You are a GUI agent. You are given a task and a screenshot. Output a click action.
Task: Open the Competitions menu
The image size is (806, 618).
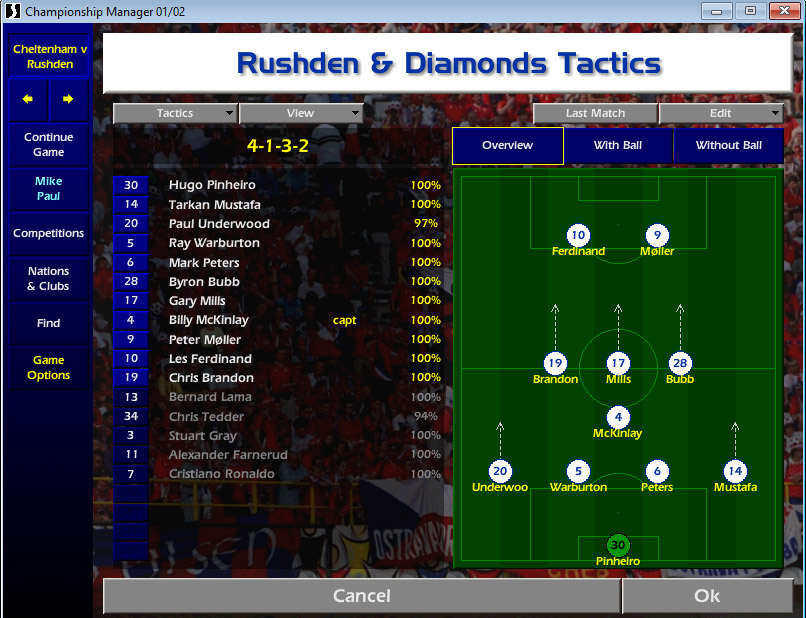(x=49, y=233)
